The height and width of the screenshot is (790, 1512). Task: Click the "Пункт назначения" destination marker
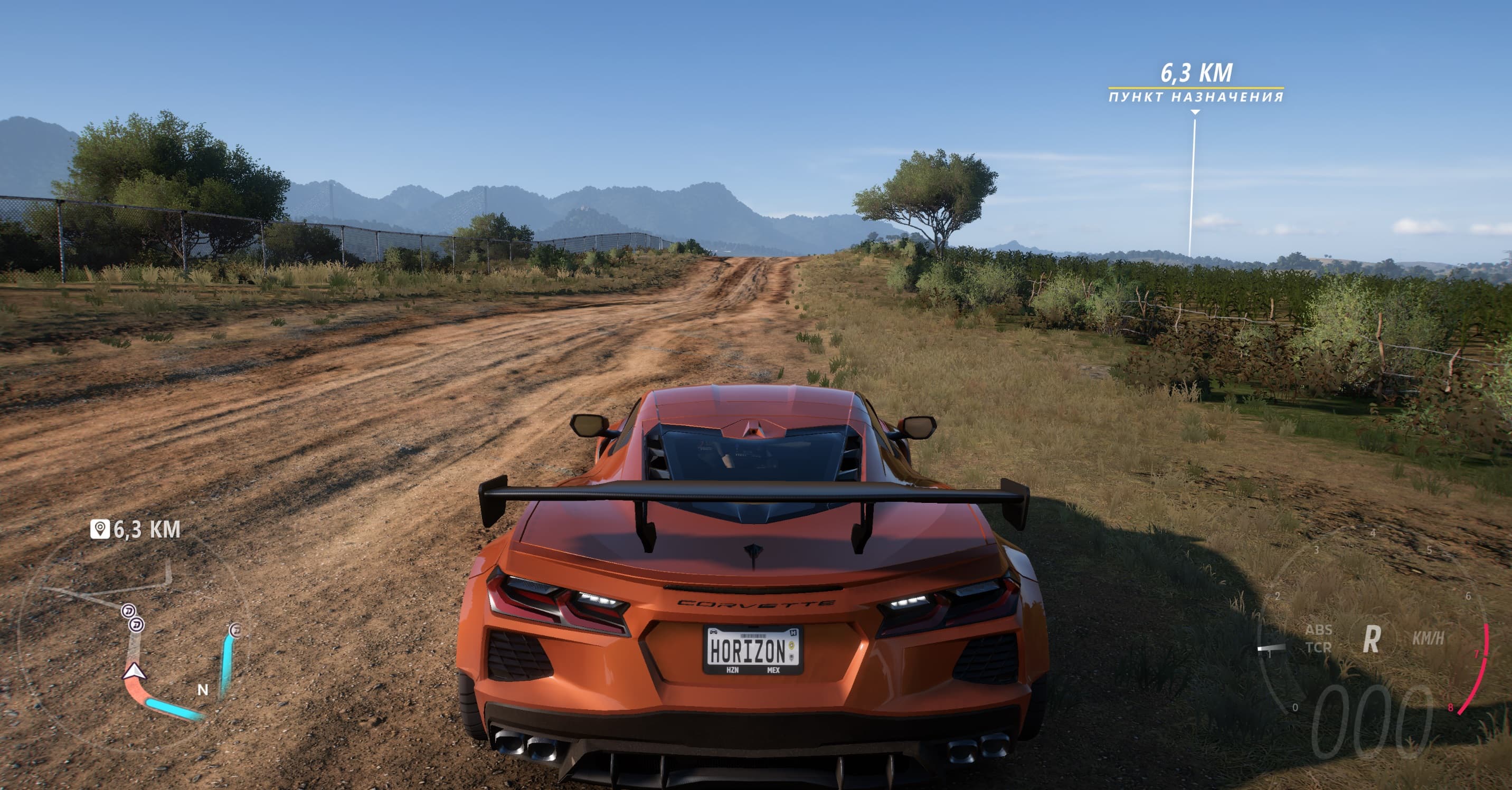coord(1196,97)
